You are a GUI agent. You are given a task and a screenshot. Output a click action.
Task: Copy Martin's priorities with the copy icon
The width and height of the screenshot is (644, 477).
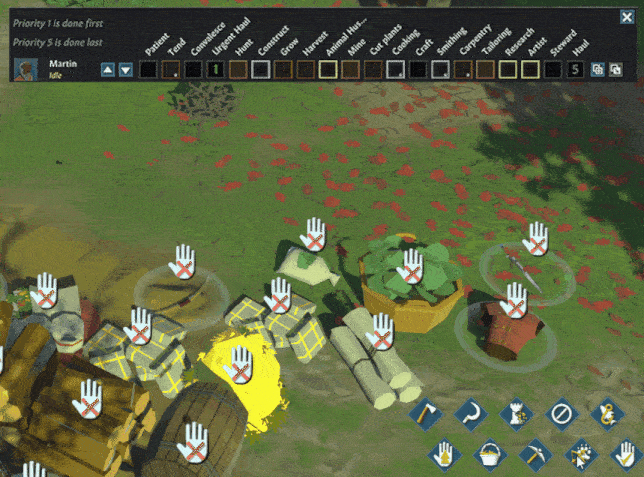(x=597, y=70)
